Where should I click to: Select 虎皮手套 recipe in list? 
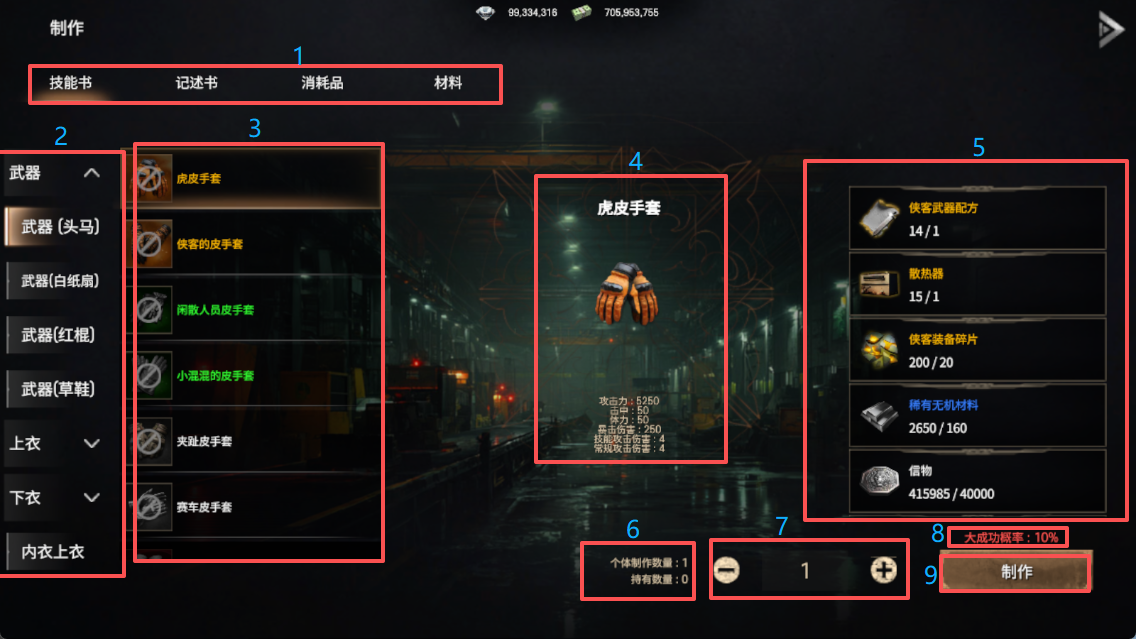pos(256,179)
